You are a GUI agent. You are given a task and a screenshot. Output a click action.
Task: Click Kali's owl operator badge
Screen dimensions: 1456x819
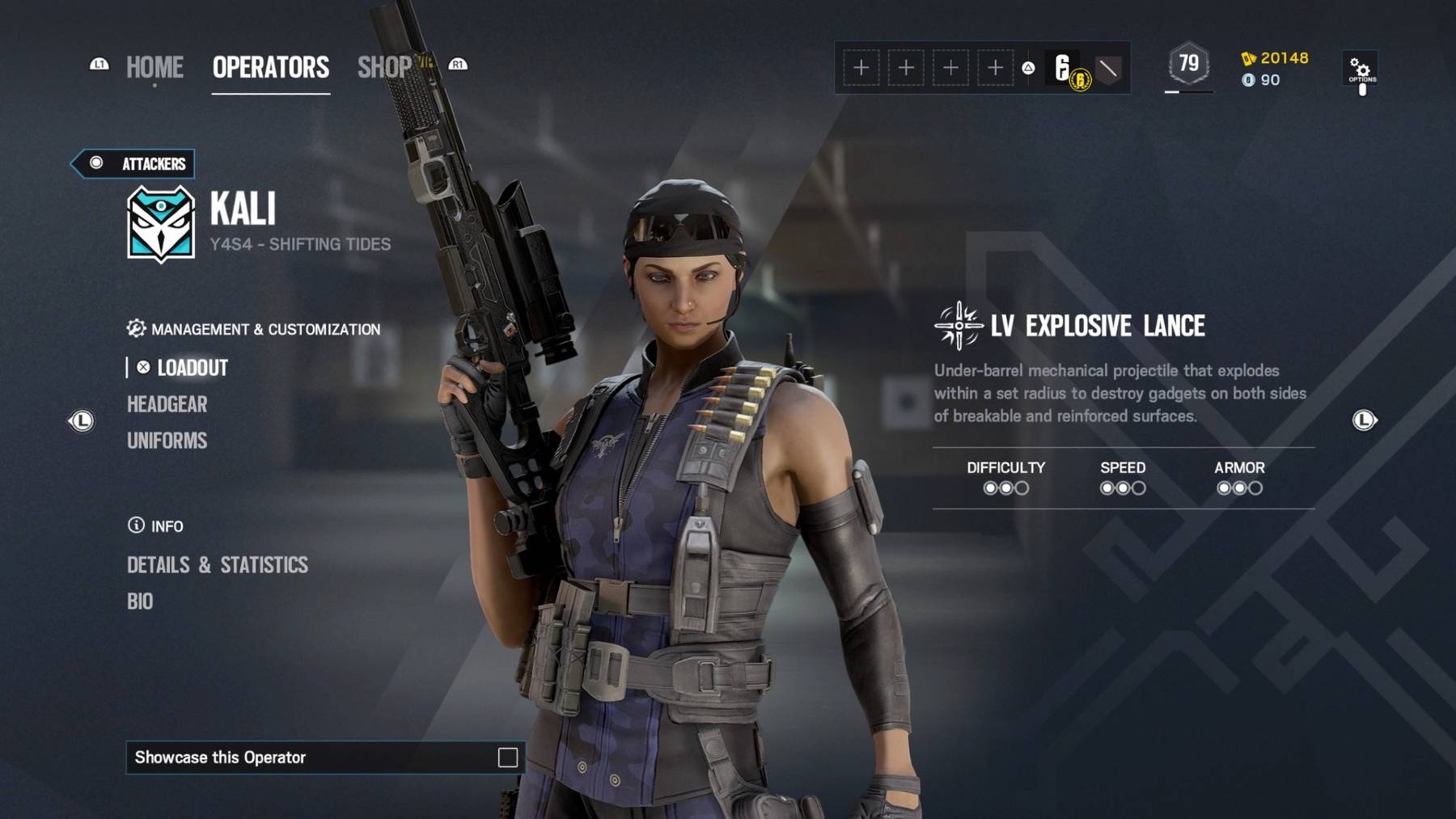(x=161, y=224)
